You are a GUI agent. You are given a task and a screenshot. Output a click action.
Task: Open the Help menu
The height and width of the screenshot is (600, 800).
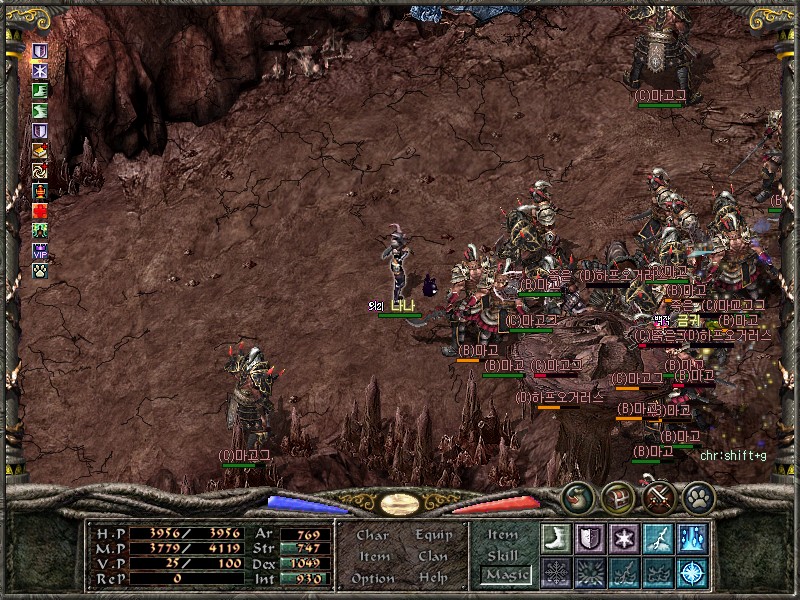(433, 578)
